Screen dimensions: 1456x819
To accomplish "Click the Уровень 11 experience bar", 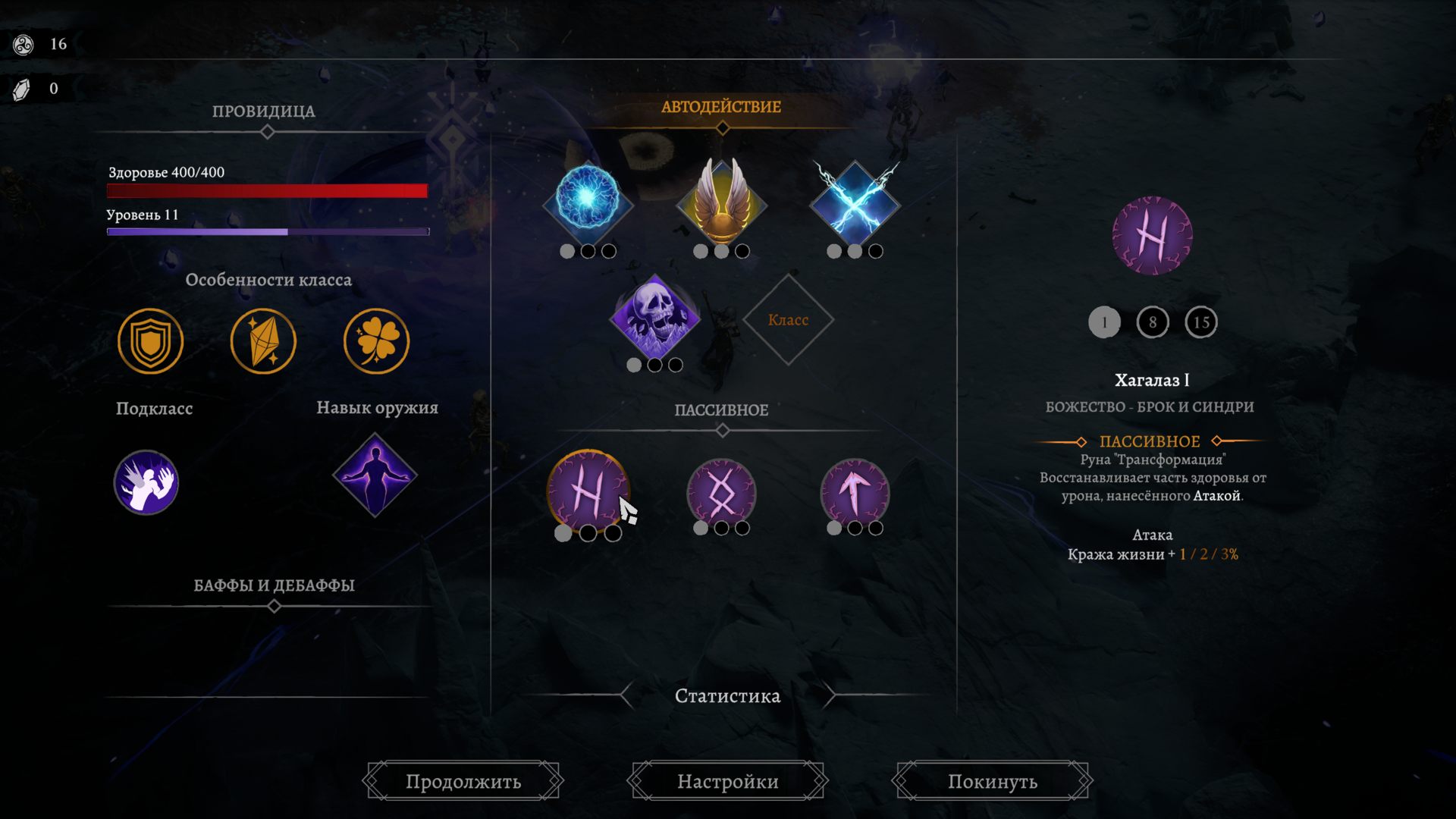I will point(268,230).
